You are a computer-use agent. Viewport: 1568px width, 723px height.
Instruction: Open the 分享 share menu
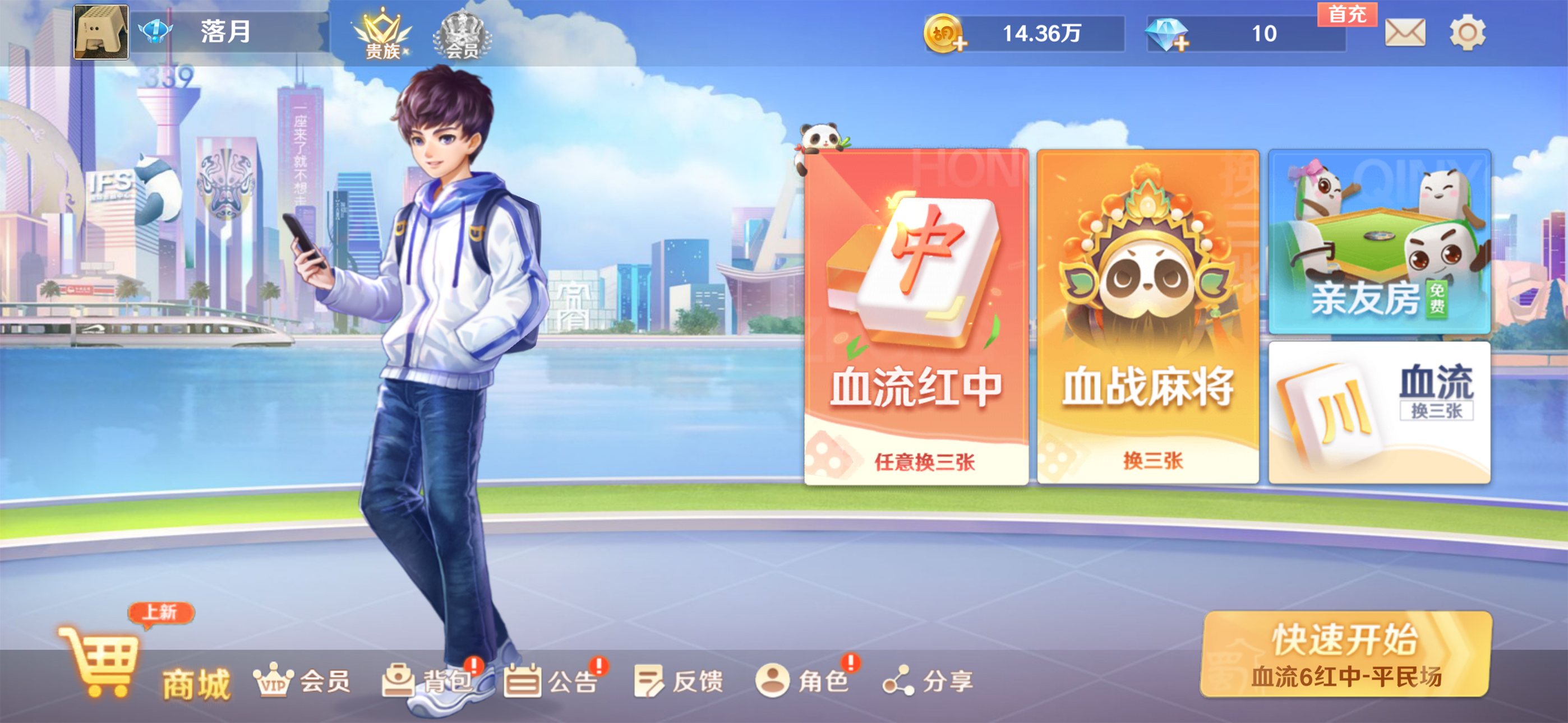pos(924,682)
